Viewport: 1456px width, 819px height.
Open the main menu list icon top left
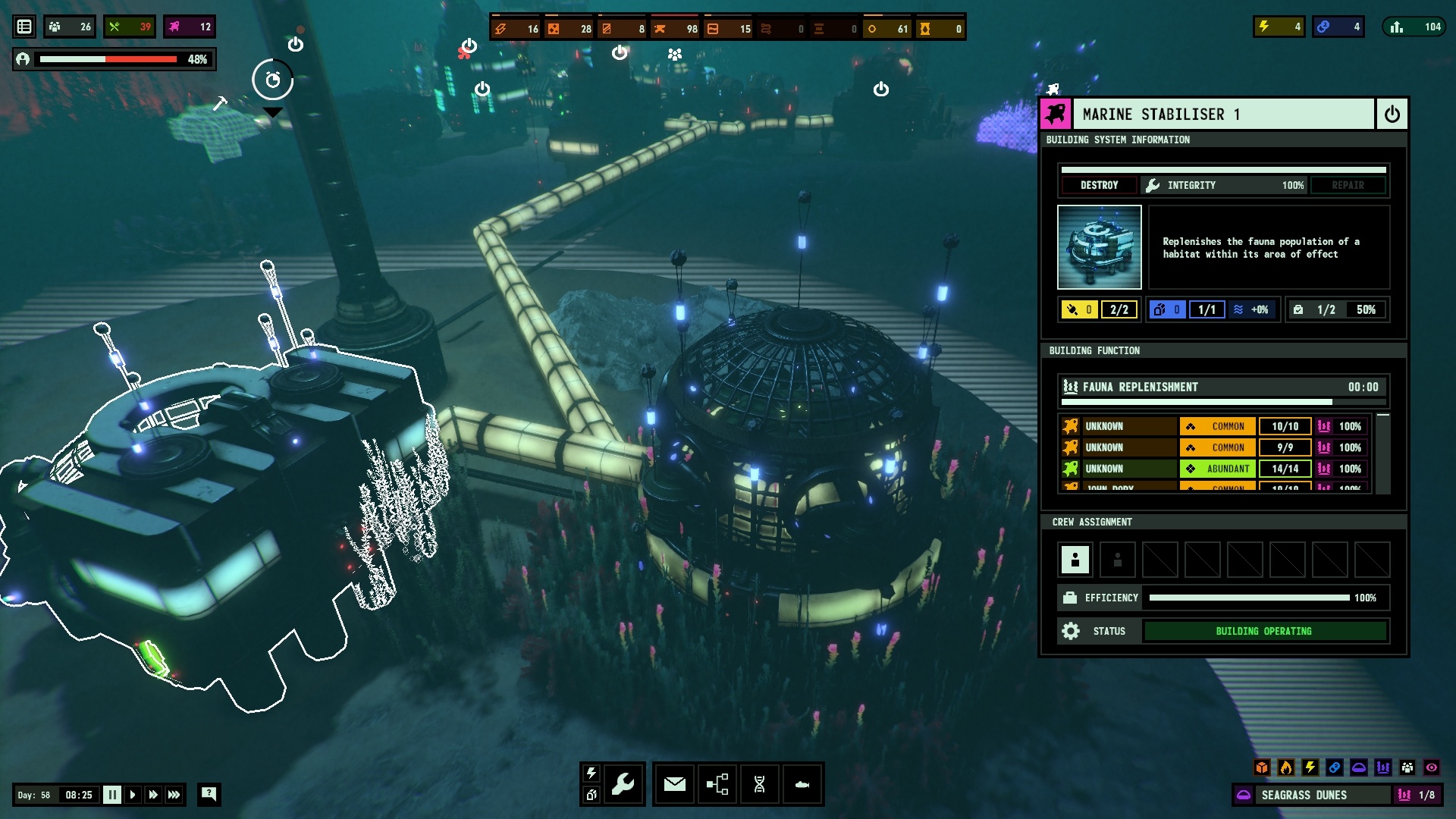click(x=25, y=26)
